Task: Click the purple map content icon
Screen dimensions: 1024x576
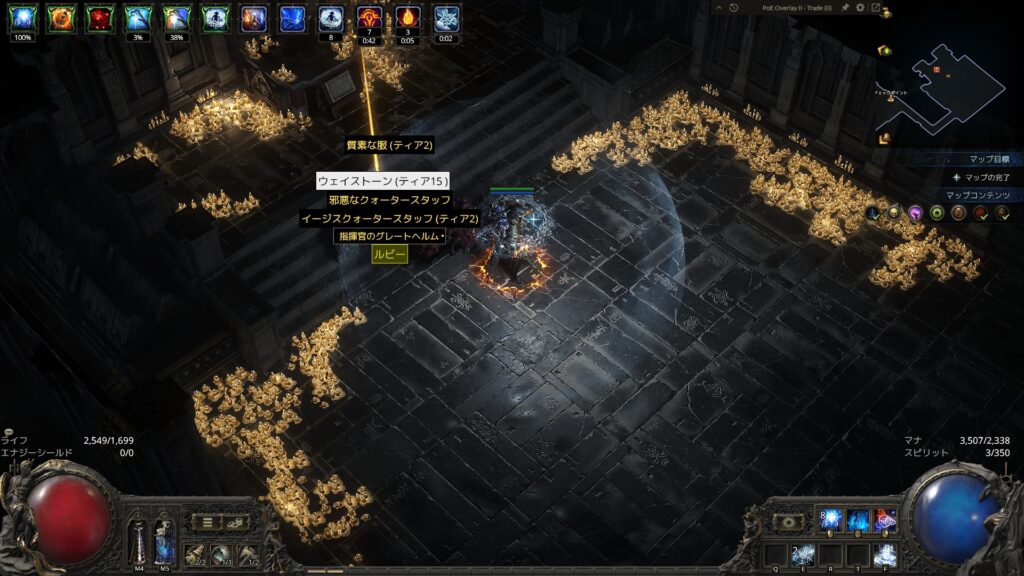Action: click(x=914, y=213)
